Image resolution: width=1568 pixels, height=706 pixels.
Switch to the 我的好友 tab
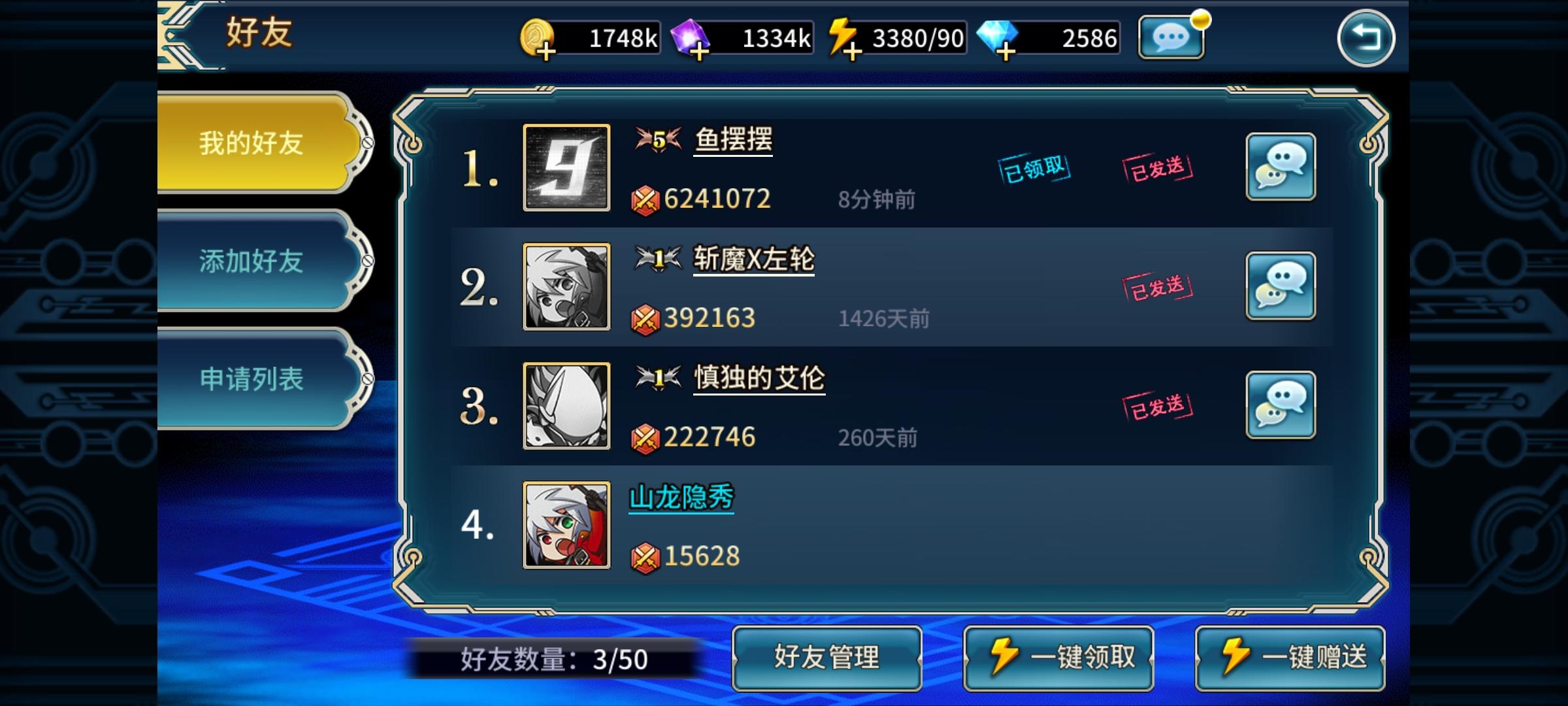click(252, 144)
